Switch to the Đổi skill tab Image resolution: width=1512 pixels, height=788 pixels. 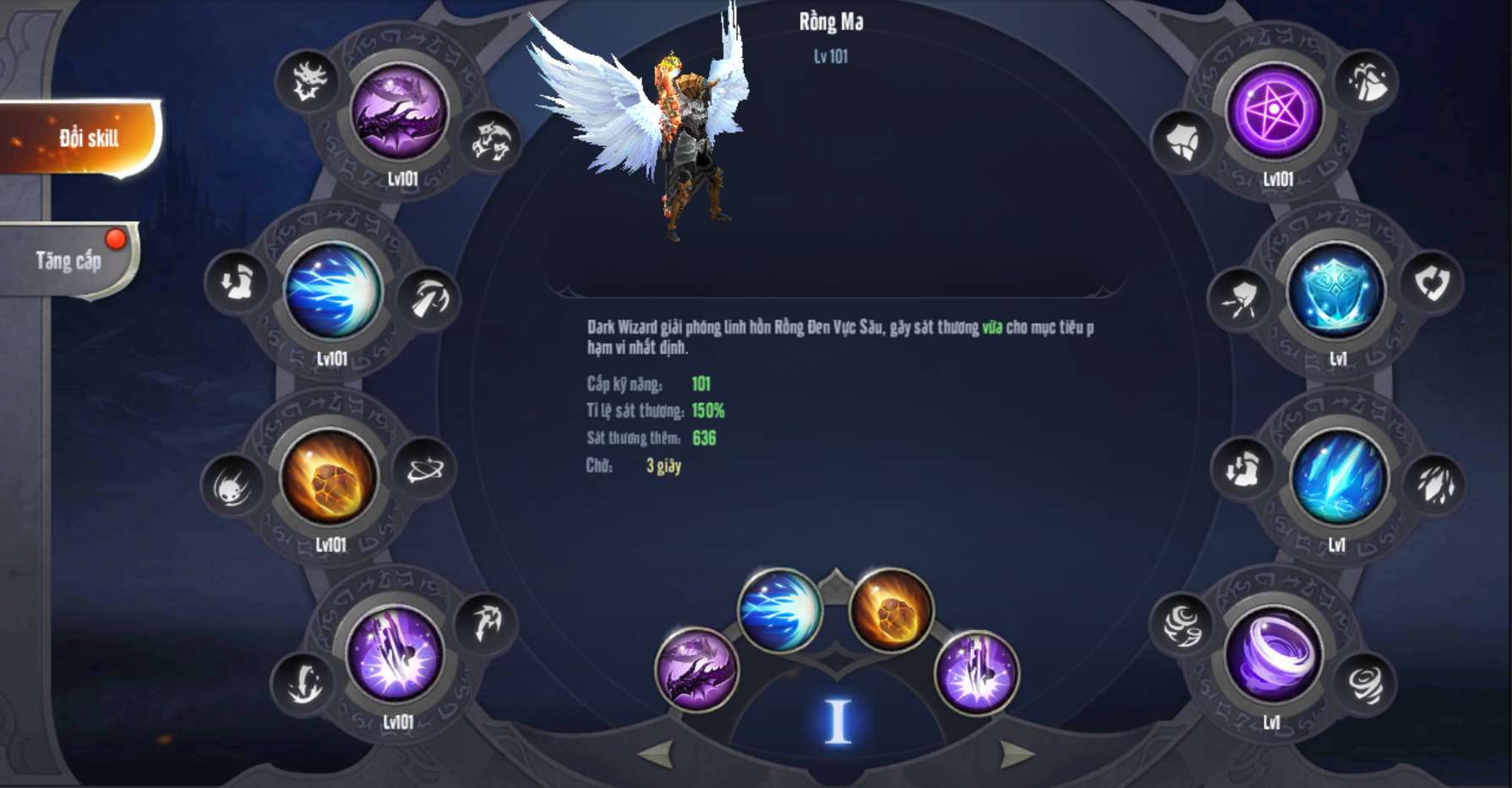tap(83, 138)
